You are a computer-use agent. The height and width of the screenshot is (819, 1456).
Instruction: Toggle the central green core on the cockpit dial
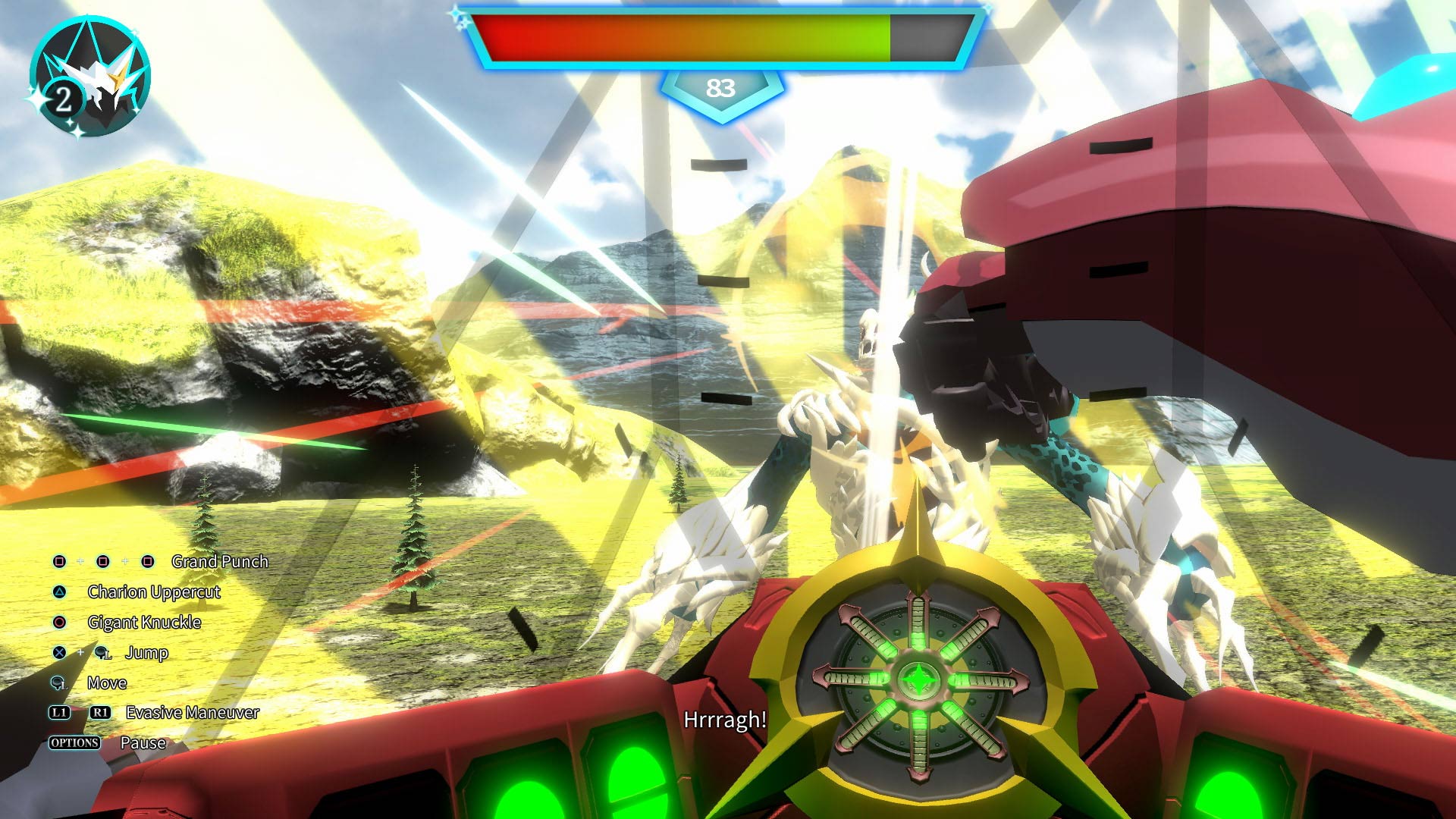point(918,681)
